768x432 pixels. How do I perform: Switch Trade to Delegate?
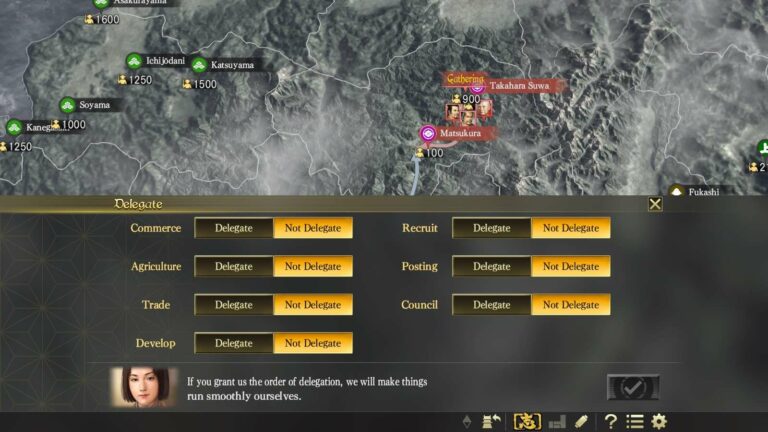point(234,305)
